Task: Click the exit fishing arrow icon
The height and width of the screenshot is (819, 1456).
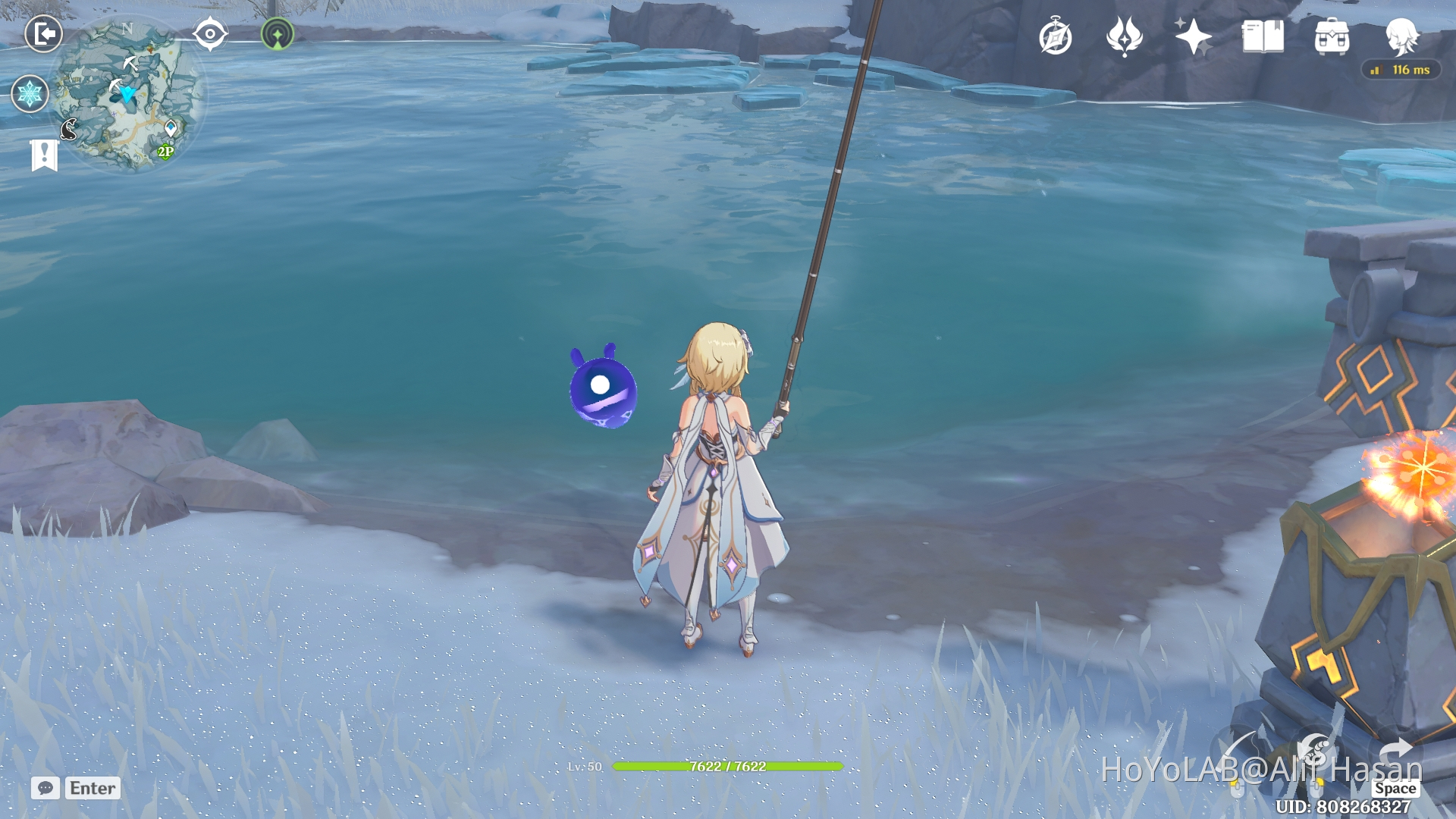Action: coord(44,33)
